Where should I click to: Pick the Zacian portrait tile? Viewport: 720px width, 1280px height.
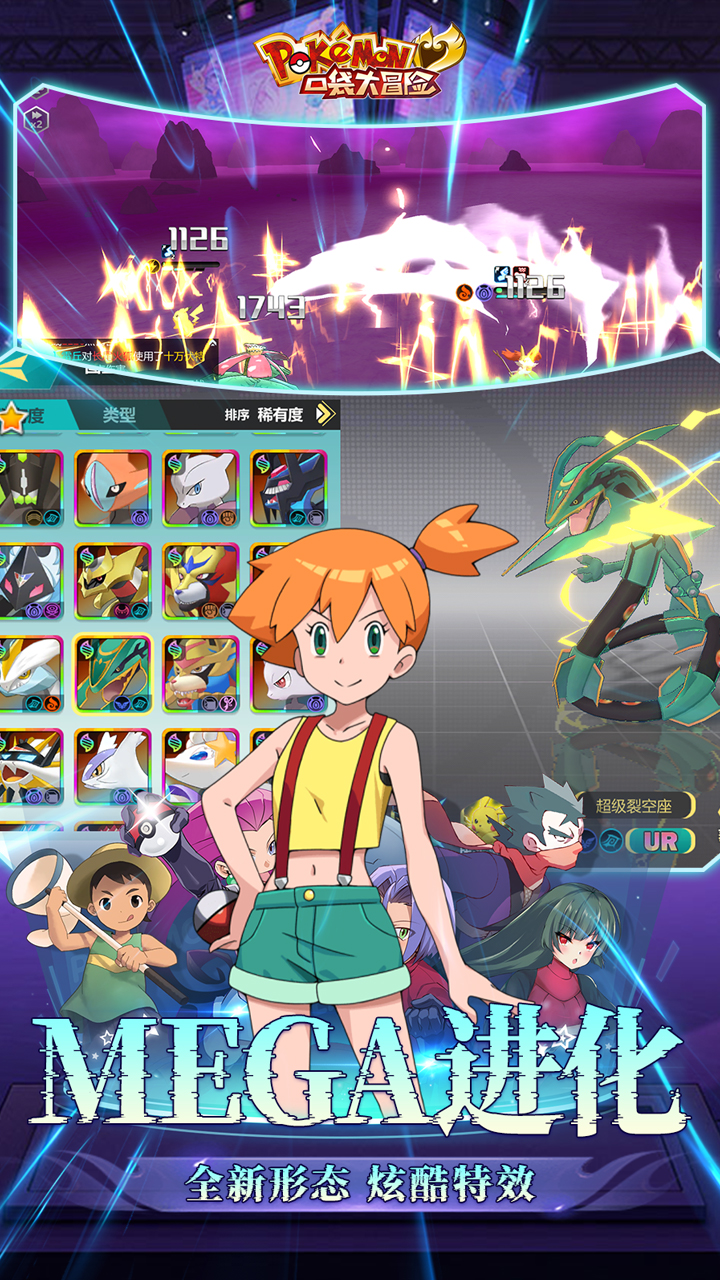pyautogui.click(x=200, y=673)
